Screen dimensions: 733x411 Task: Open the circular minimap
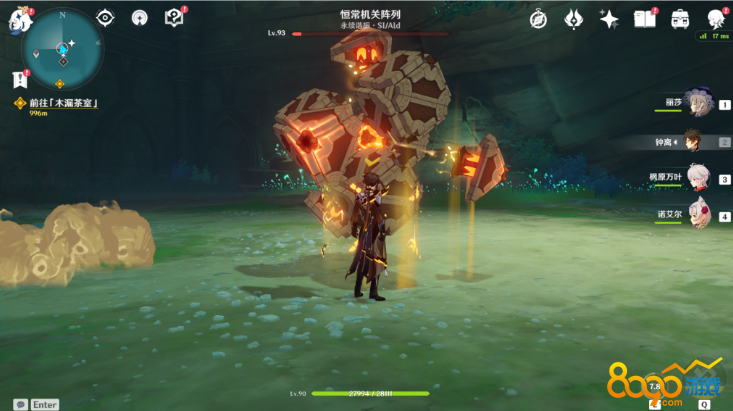62,46
